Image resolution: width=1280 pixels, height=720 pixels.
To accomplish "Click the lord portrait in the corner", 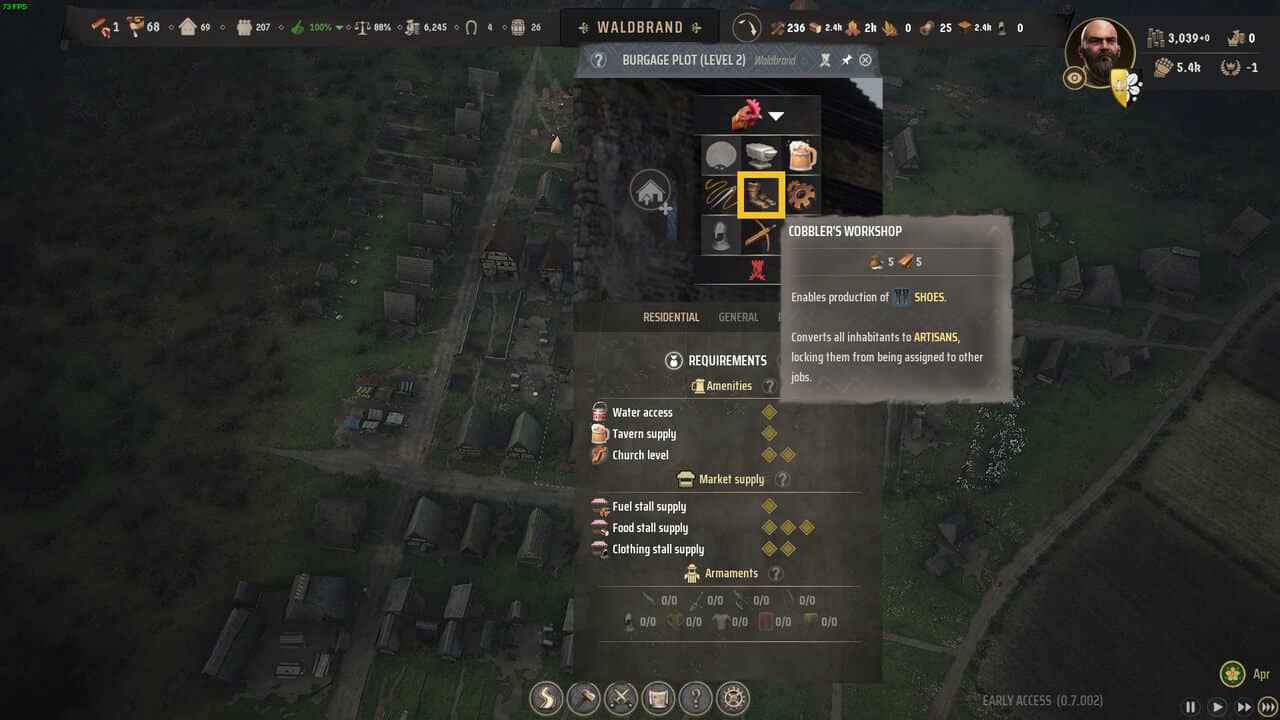I will click(x=1101, y=52).
